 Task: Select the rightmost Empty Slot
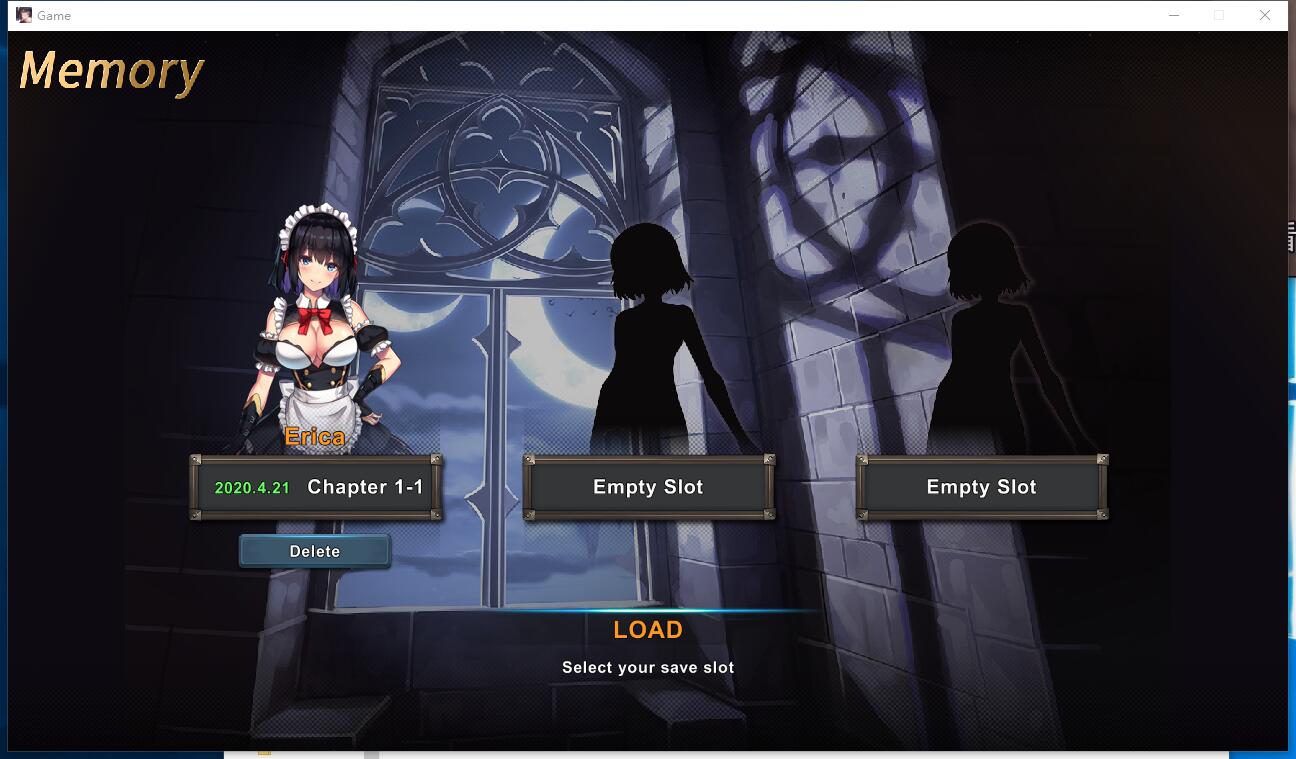point(981,487)
